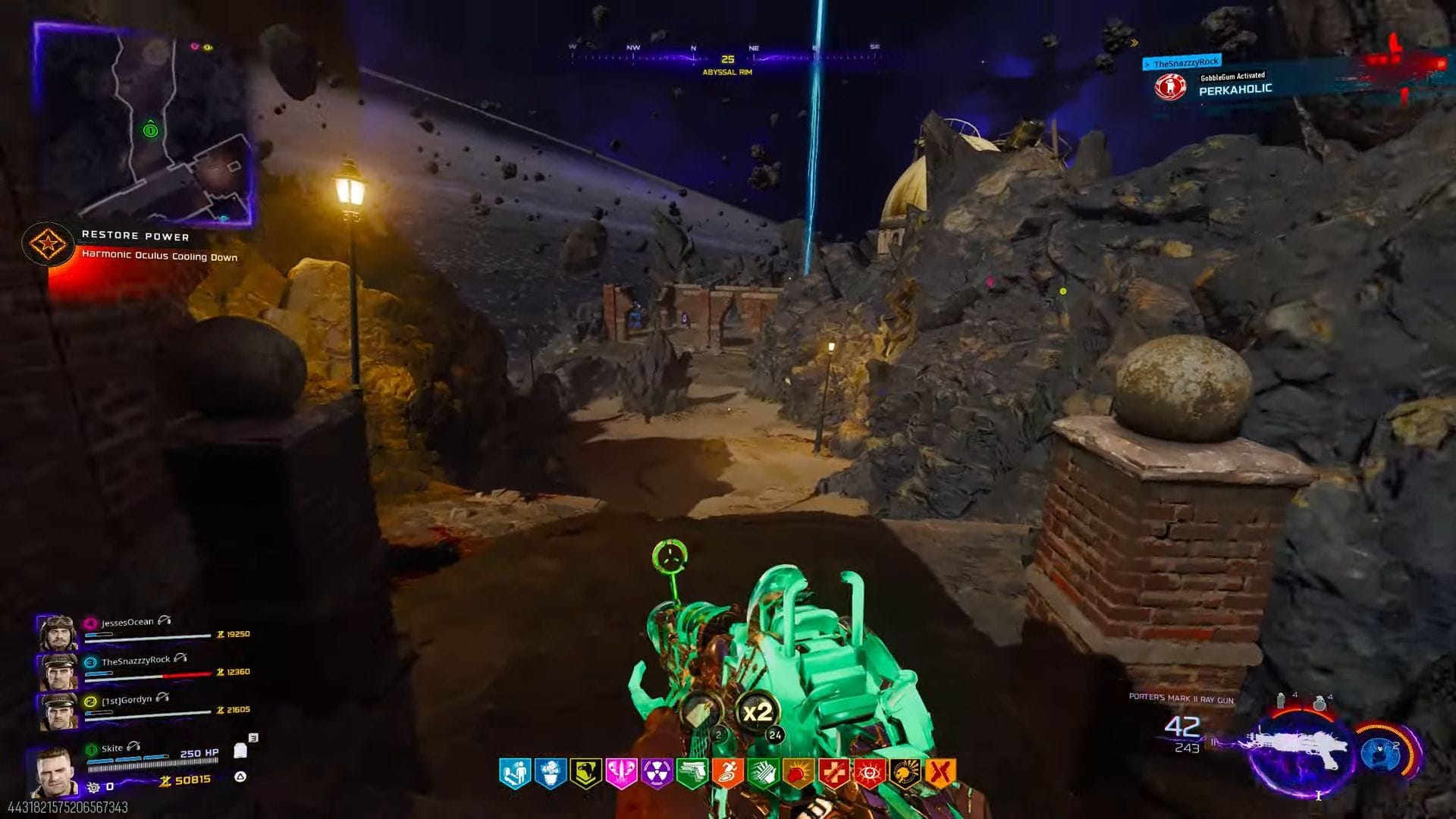Viewport: 1456px width, 819px height.
Task: Expand the TheSnazzzyRock kill feed entry chevron
Action: pyautogui.click(x=1147, y=64)
